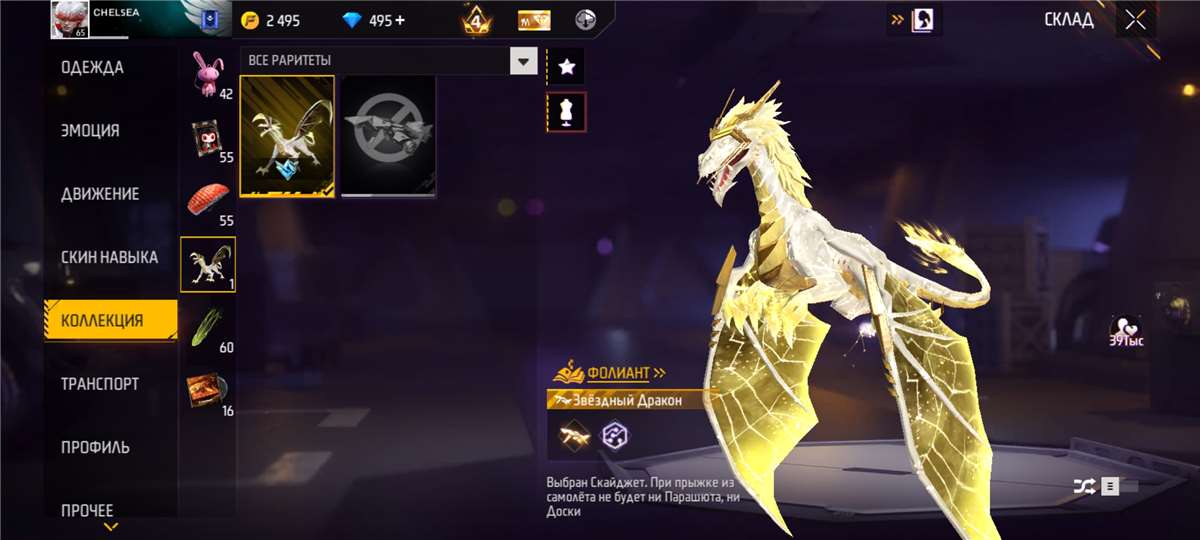Viewport: 1200px width, 540px height.
Task: Click the star favorites filter button
Action: tap(567, 67)
